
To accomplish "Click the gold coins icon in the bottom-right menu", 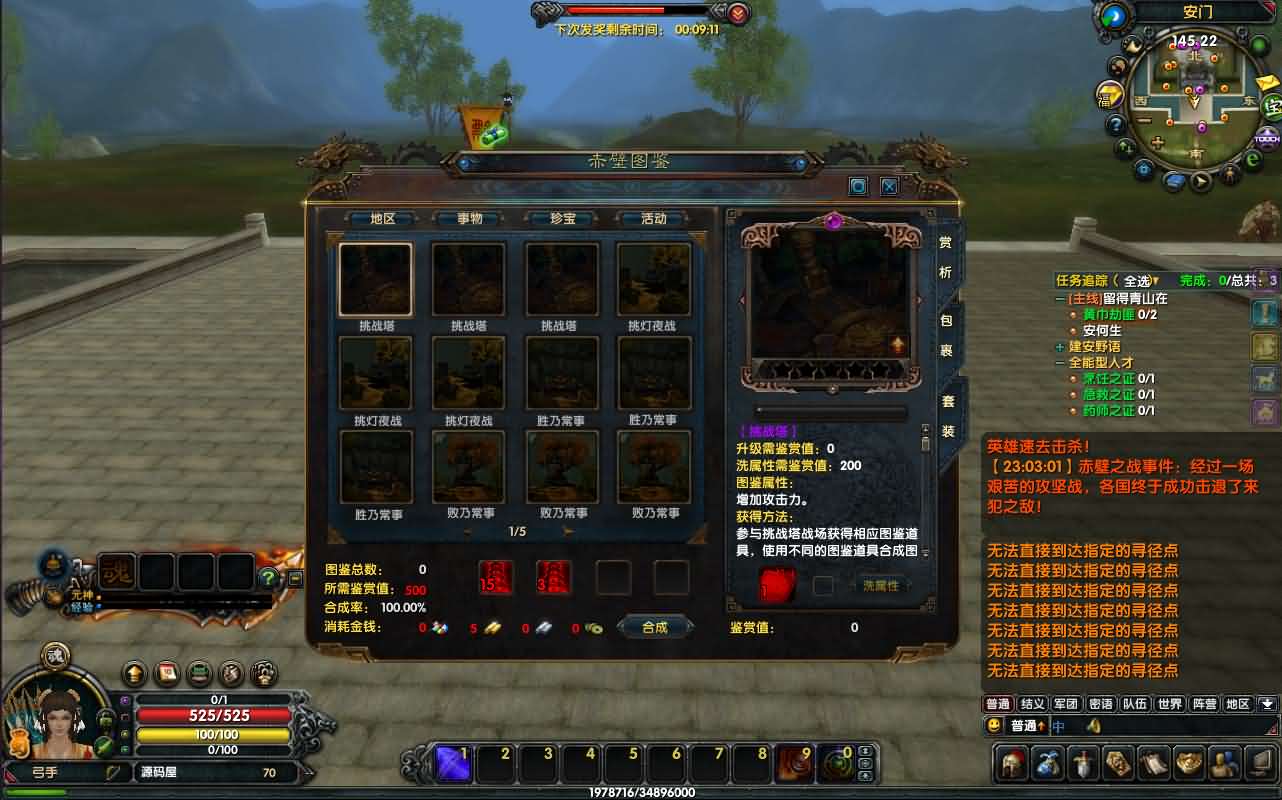I will [1188, 763].
